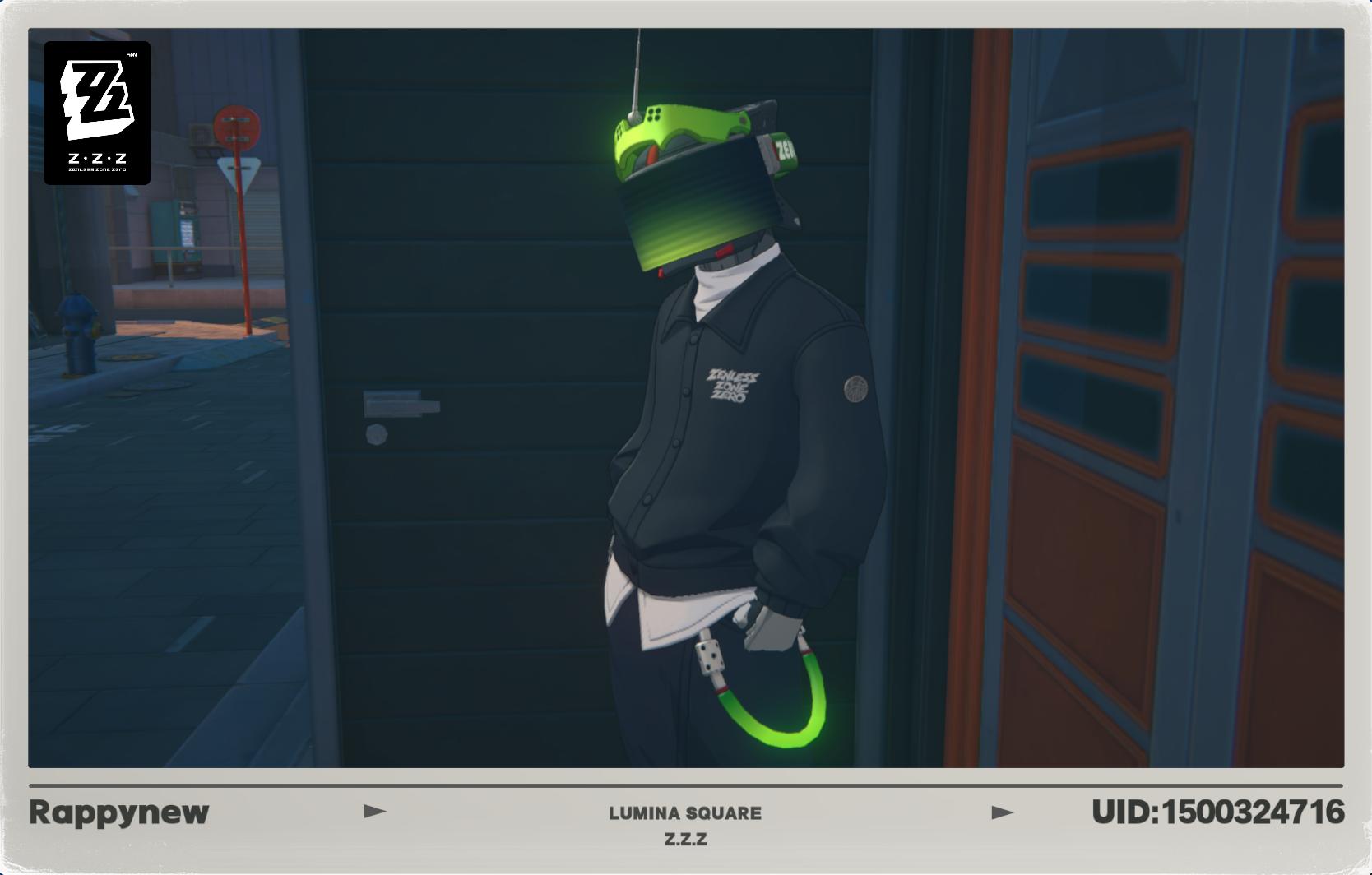Click the round patch on the jacket sleeve
The height and width of the screenshot is (875, 1372).
pyautogui.click(x=856, y=387)
